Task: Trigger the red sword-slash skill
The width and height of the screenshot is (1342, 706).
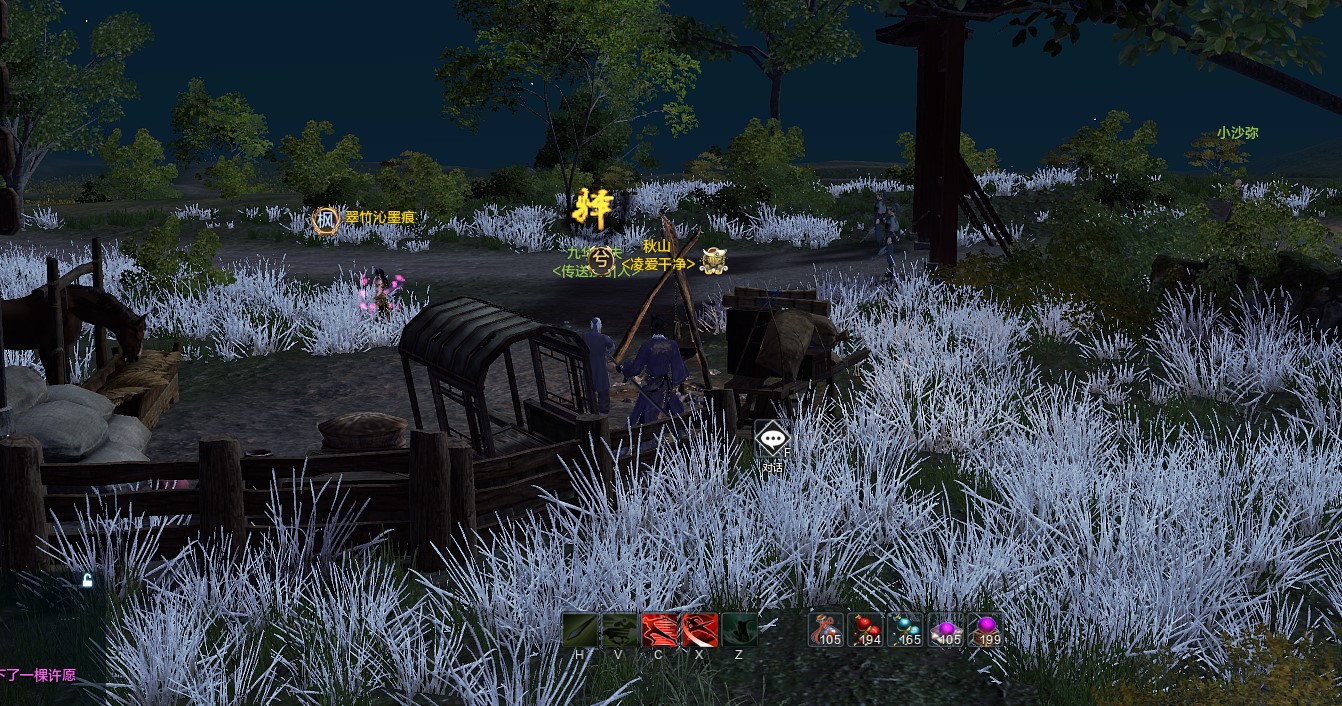Action: click(700, 630)
